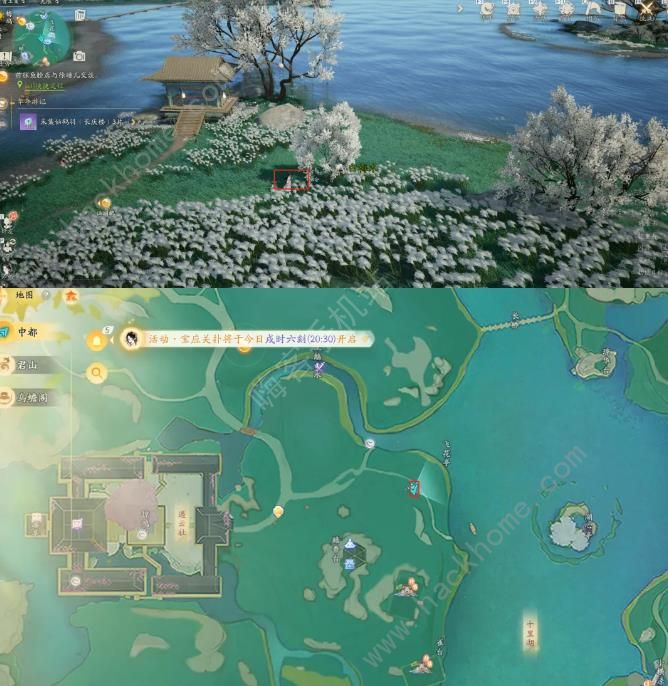This screenshot has height=686, width=668.
Task: Open the bell notification button on map
Action: point(97,340)
